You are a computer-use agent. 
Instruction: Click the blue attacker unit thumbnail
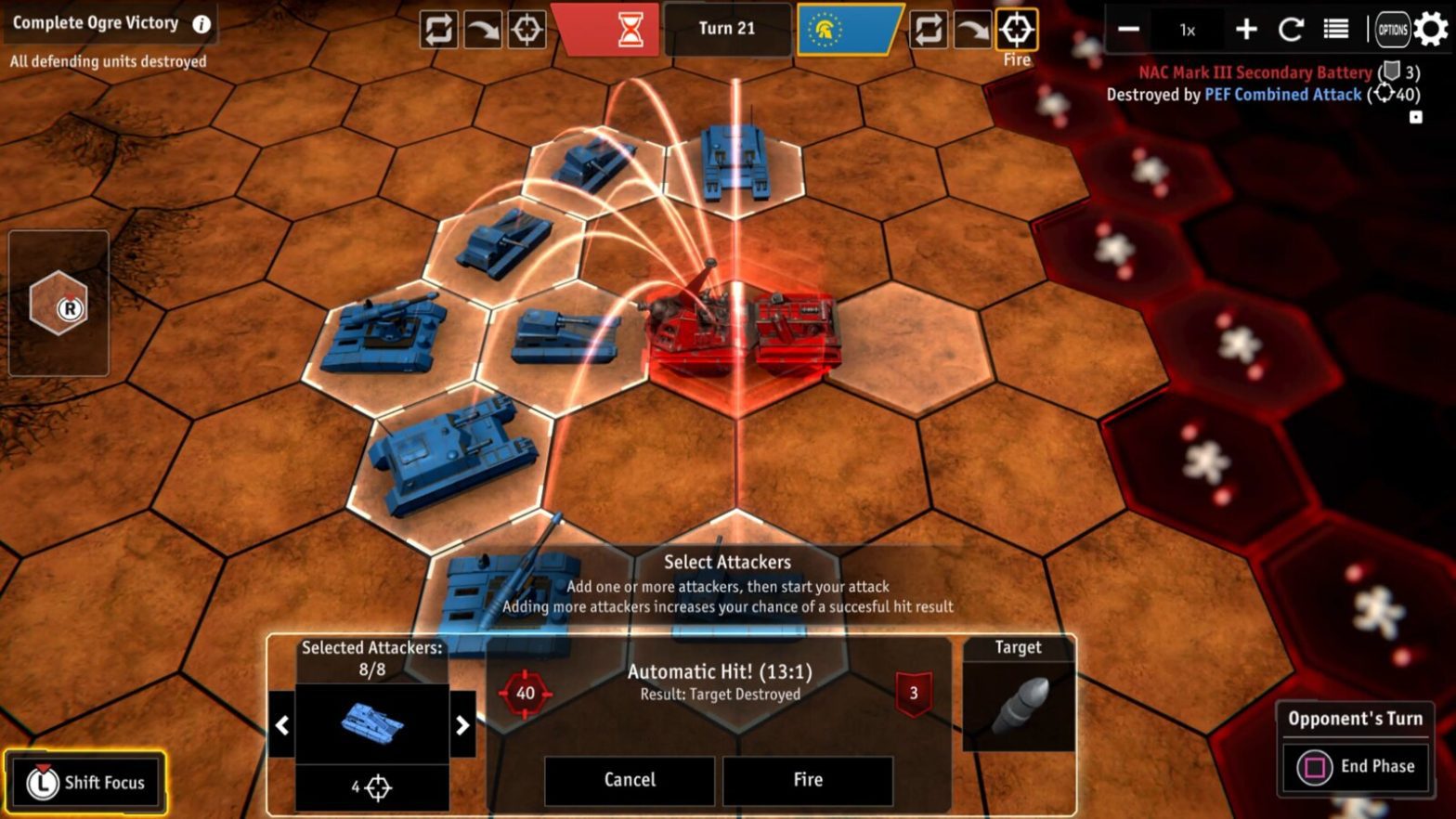(x=372, y=725)
